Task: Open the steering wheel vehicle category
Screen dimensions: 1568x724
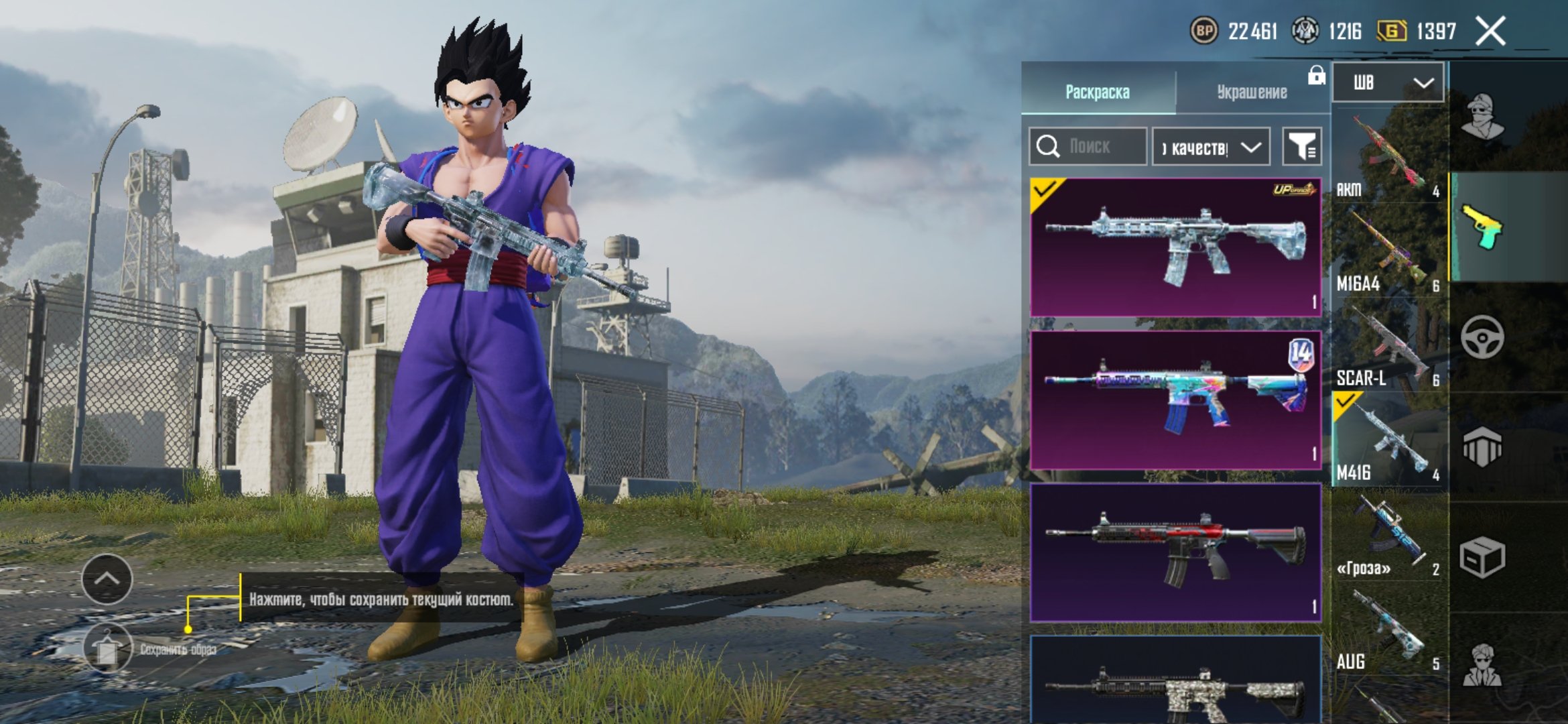Action: (1482, 337)
